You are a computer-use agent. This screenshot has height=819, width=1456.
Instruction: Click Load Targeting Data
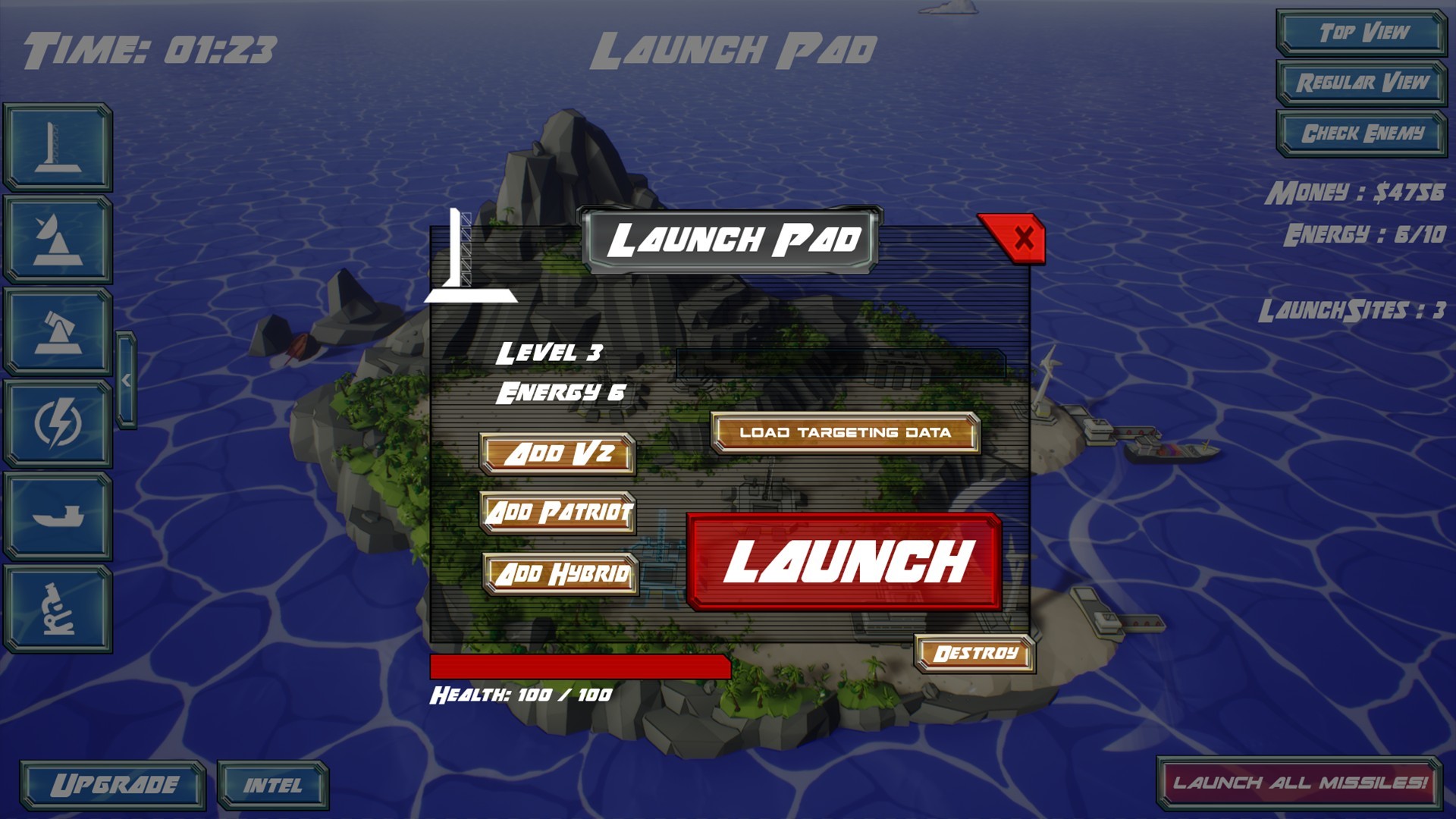click(844, 432)
